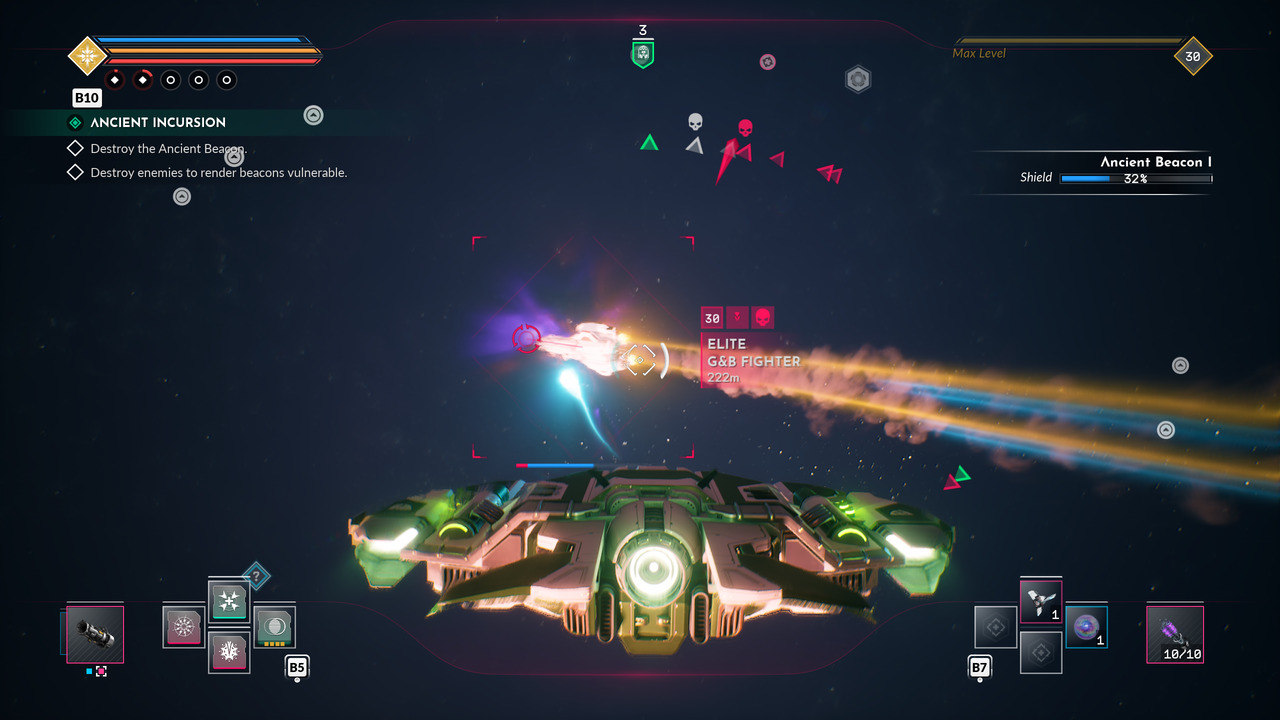Open the Ancient Incursion mission tracker
Screen dimensions: 1280x720
click(158, 122)
